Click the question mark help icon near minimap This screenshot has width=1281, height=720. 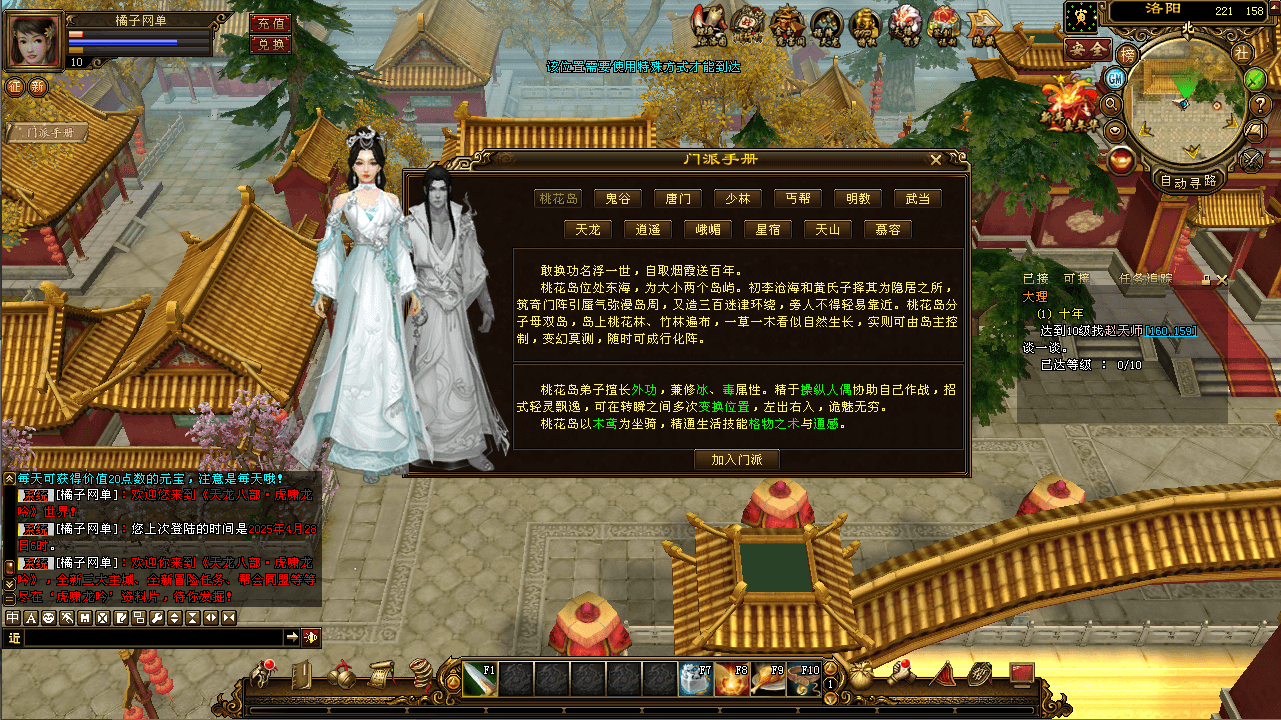click(1258, 104)
